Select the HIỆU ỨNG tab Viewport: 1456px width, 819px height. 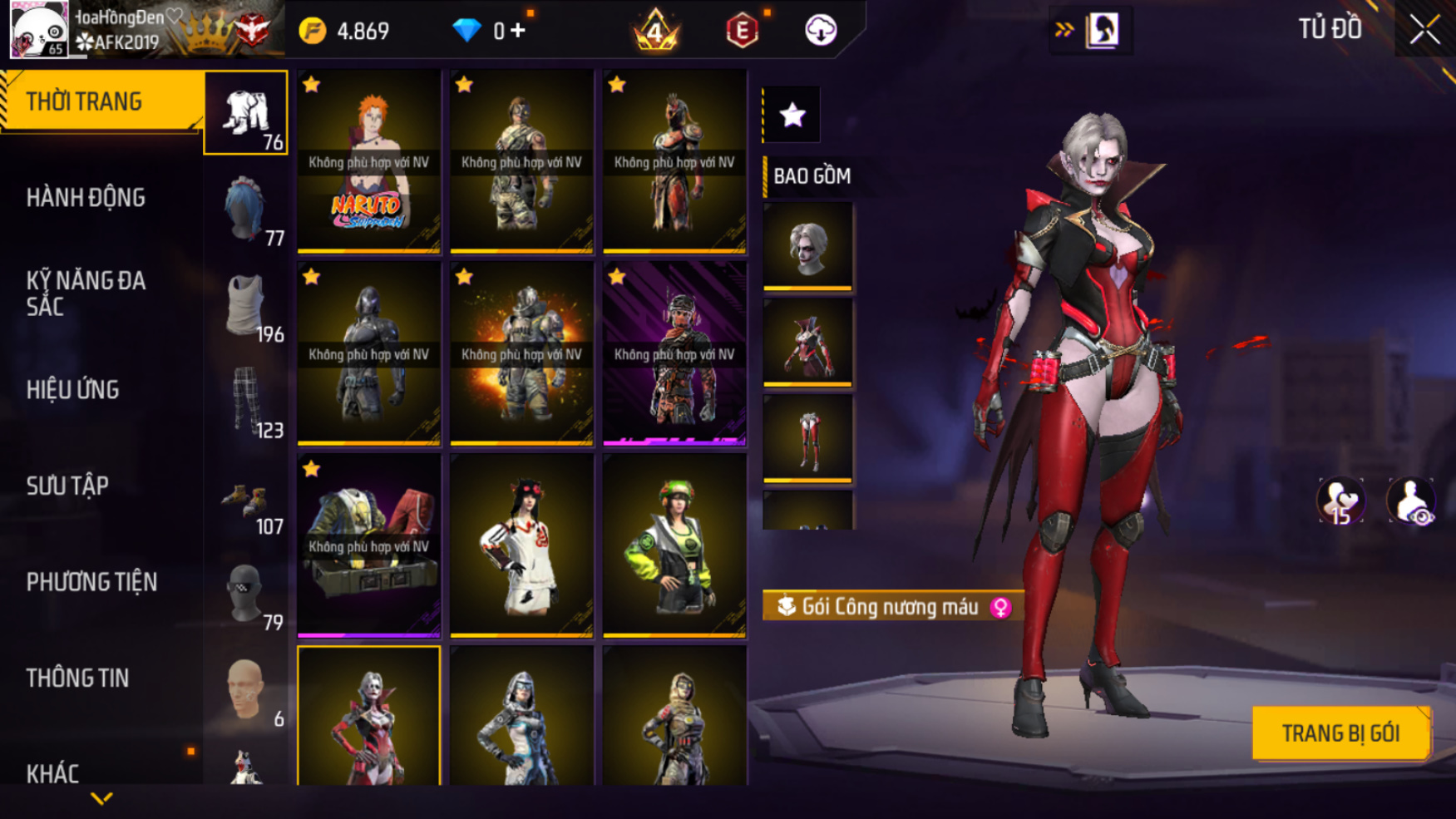coord(73,390)
